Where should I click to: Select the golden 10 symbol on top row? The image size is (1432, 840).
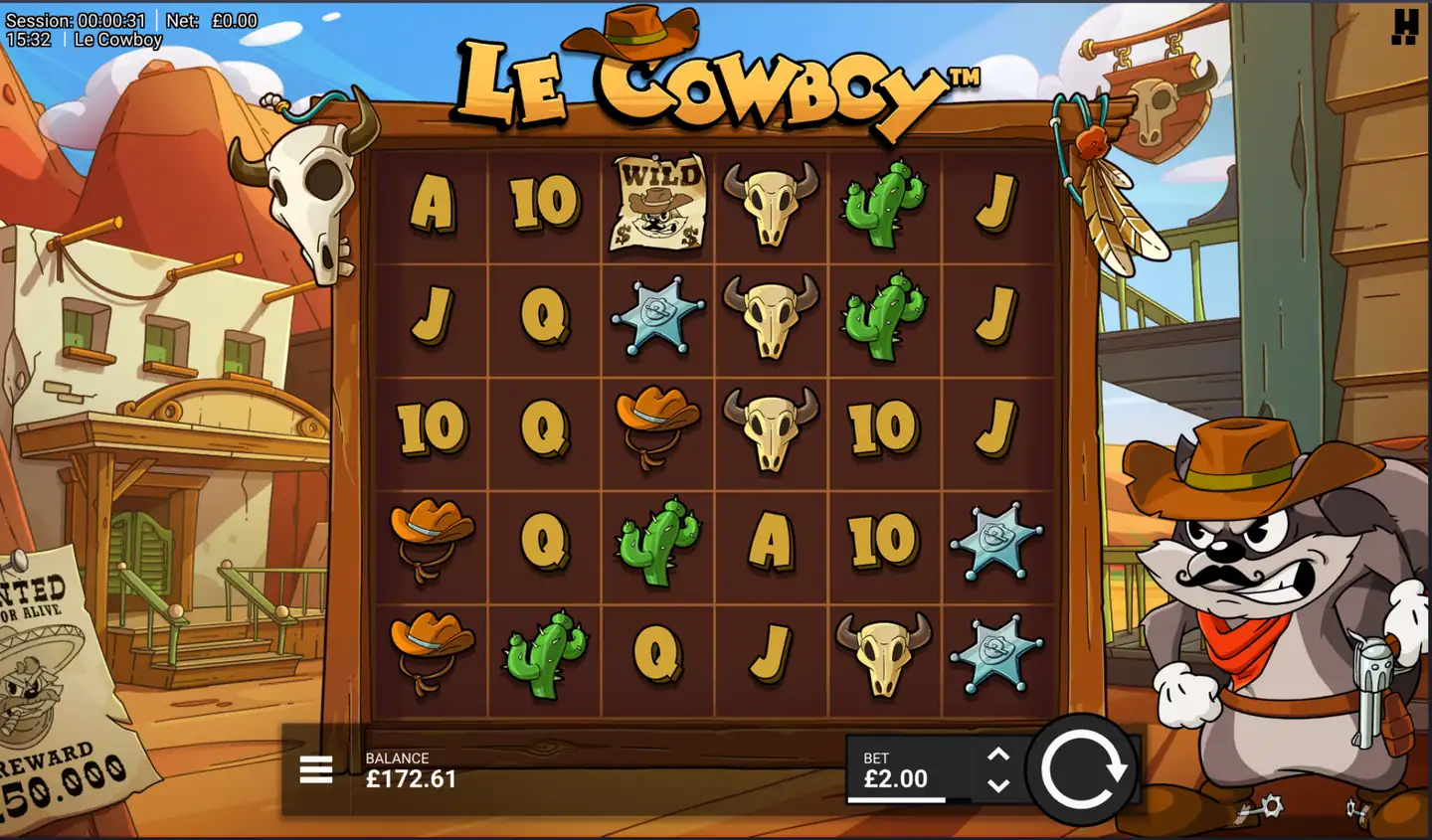click(543, 202)
